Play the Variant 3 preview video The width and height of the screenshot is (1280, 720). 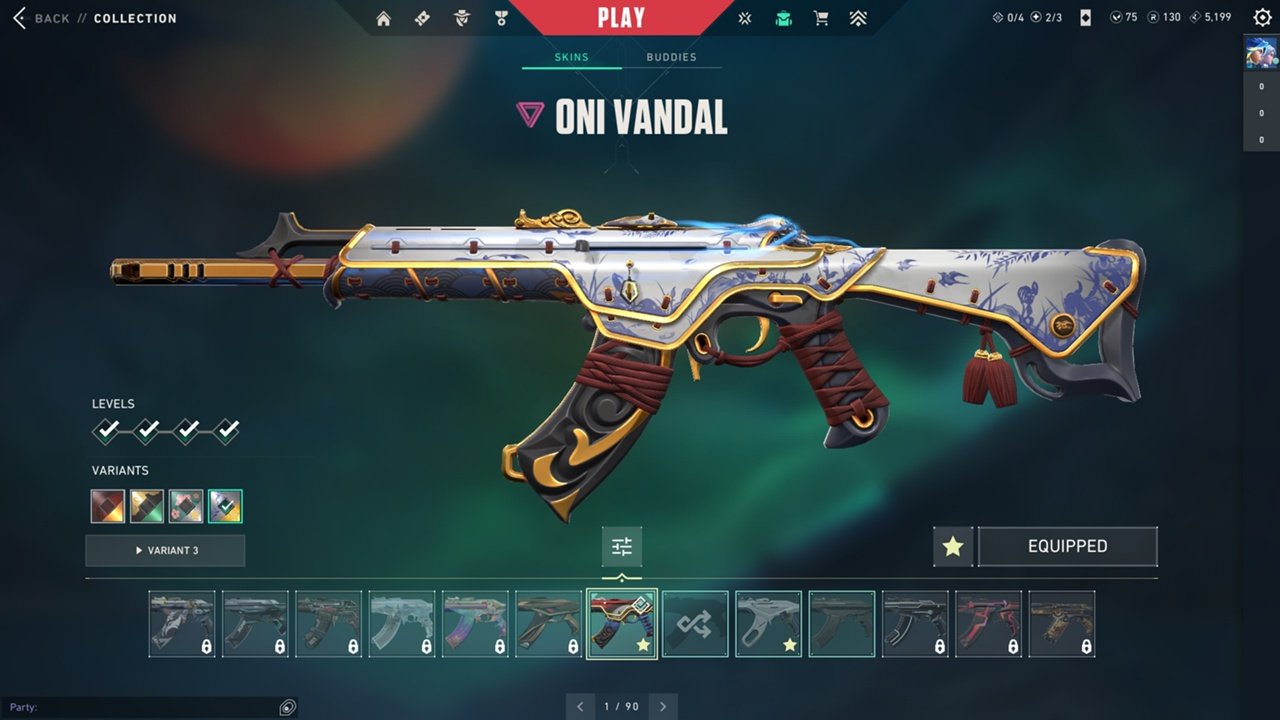165,550
